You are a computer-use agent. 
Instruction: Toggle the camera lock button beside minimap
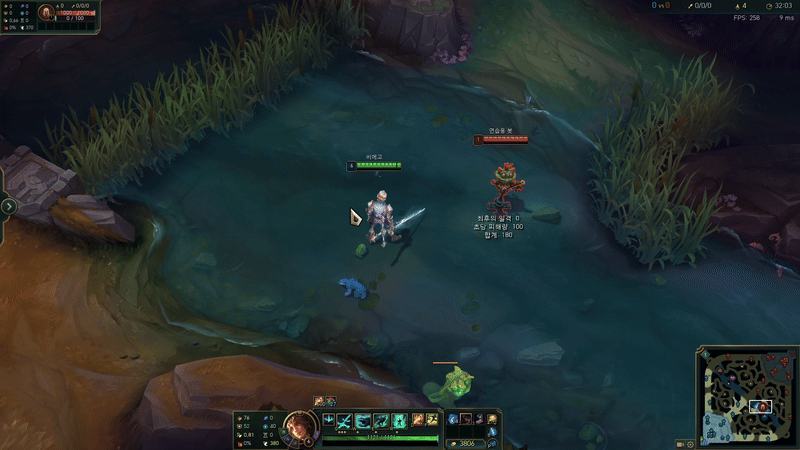coord(678,443)
